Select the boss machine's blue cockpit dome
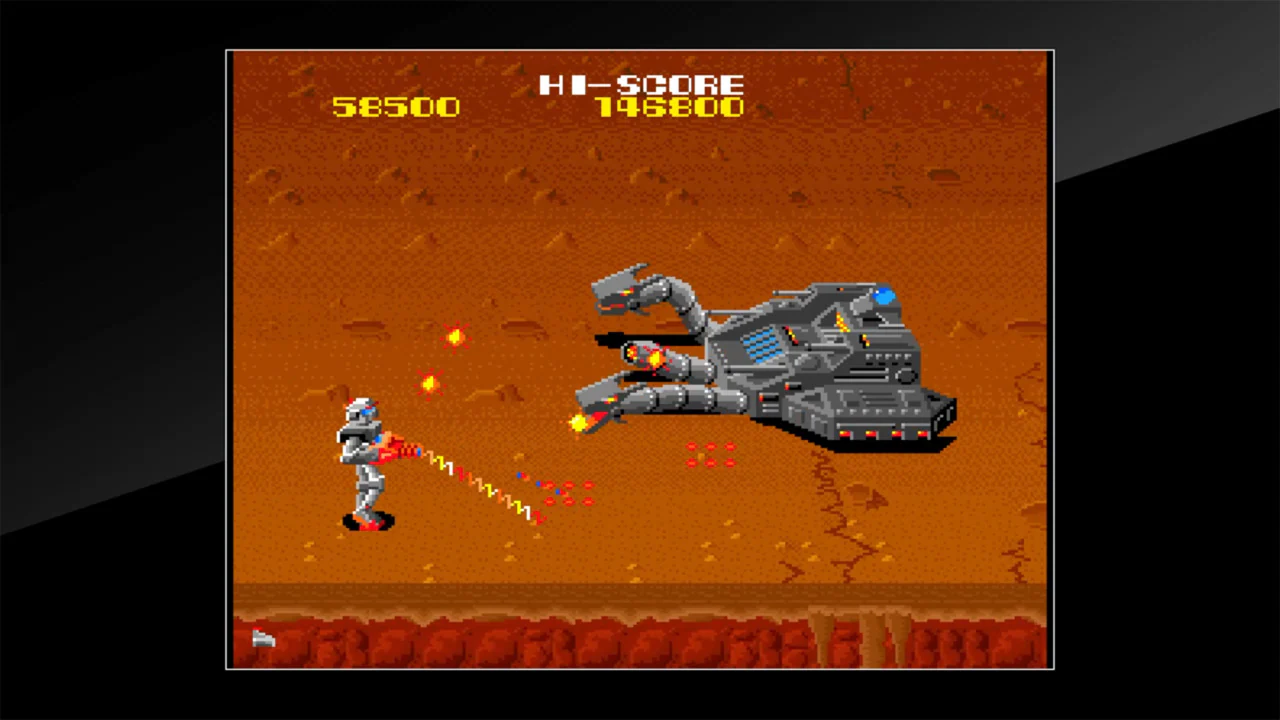The image size is (1280, 720). [884, 295]
